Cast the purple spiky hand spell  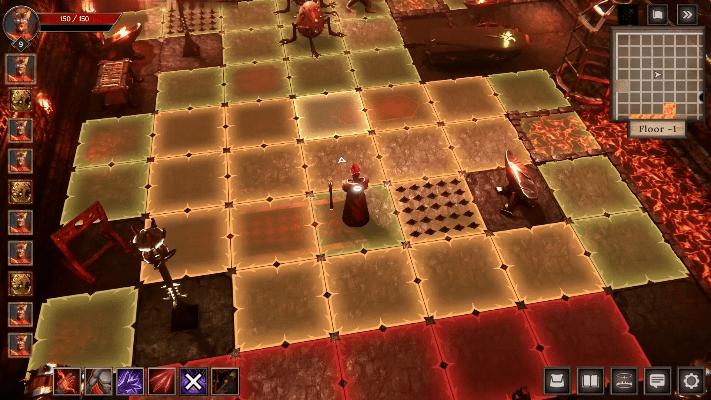[130, 381]
